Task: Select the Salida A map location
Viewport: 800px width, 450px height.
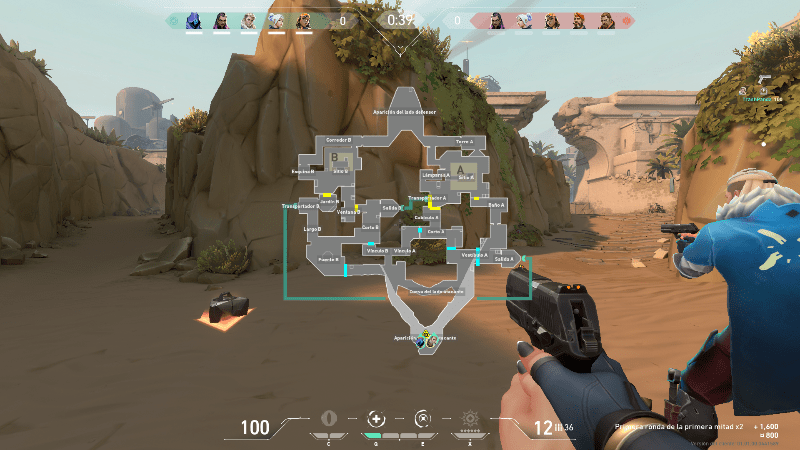Action: tap(504, 259)
